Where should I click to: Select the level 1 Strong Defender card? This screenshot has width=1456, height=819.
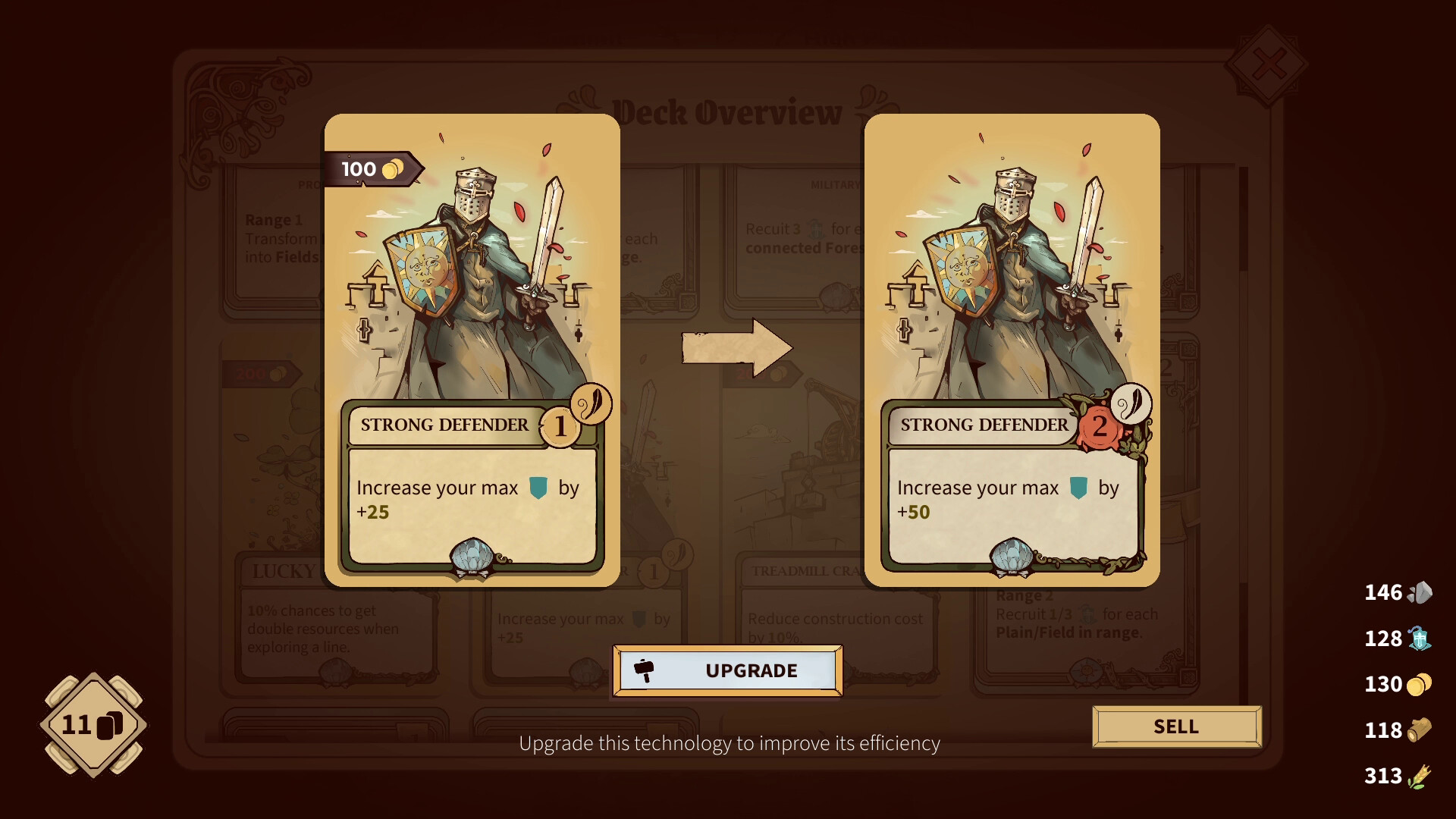pos(472,350)
